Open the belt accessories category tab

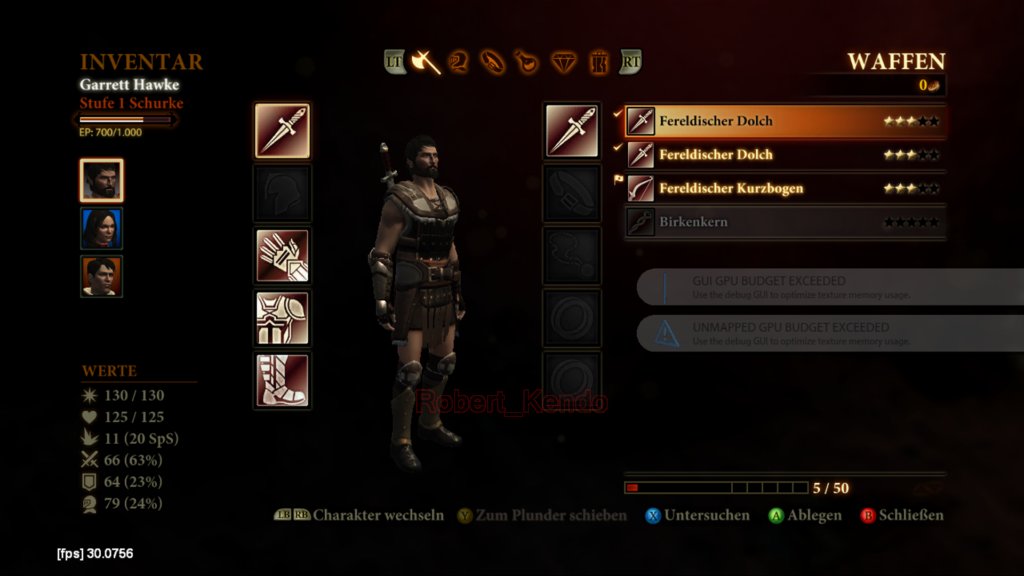point(493,62)
